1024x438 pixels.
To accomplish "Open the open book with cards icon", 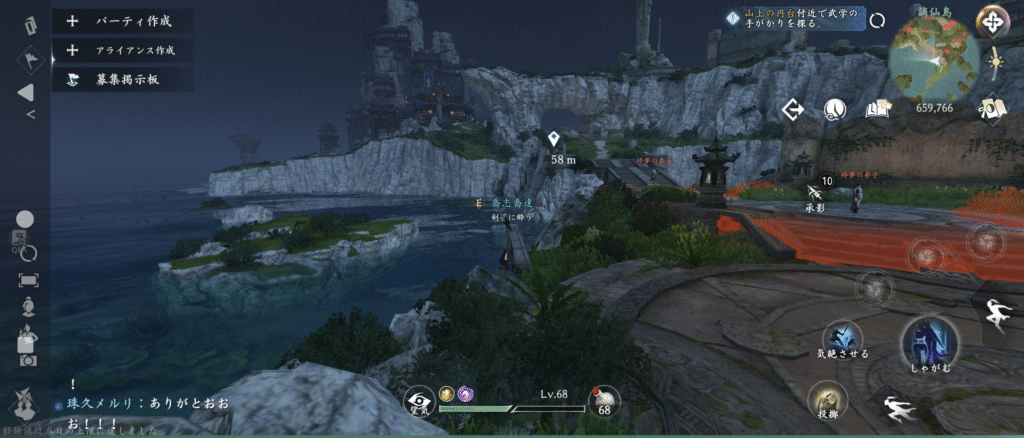I will (x=878, y=109).
